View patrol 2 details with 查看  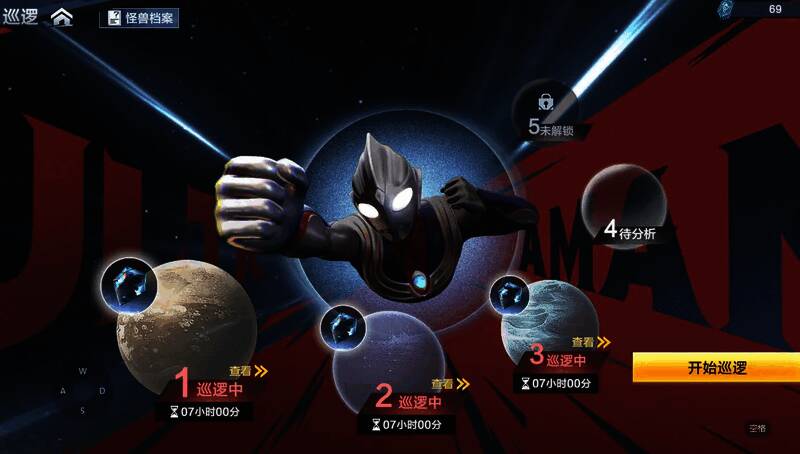[449, 383]
